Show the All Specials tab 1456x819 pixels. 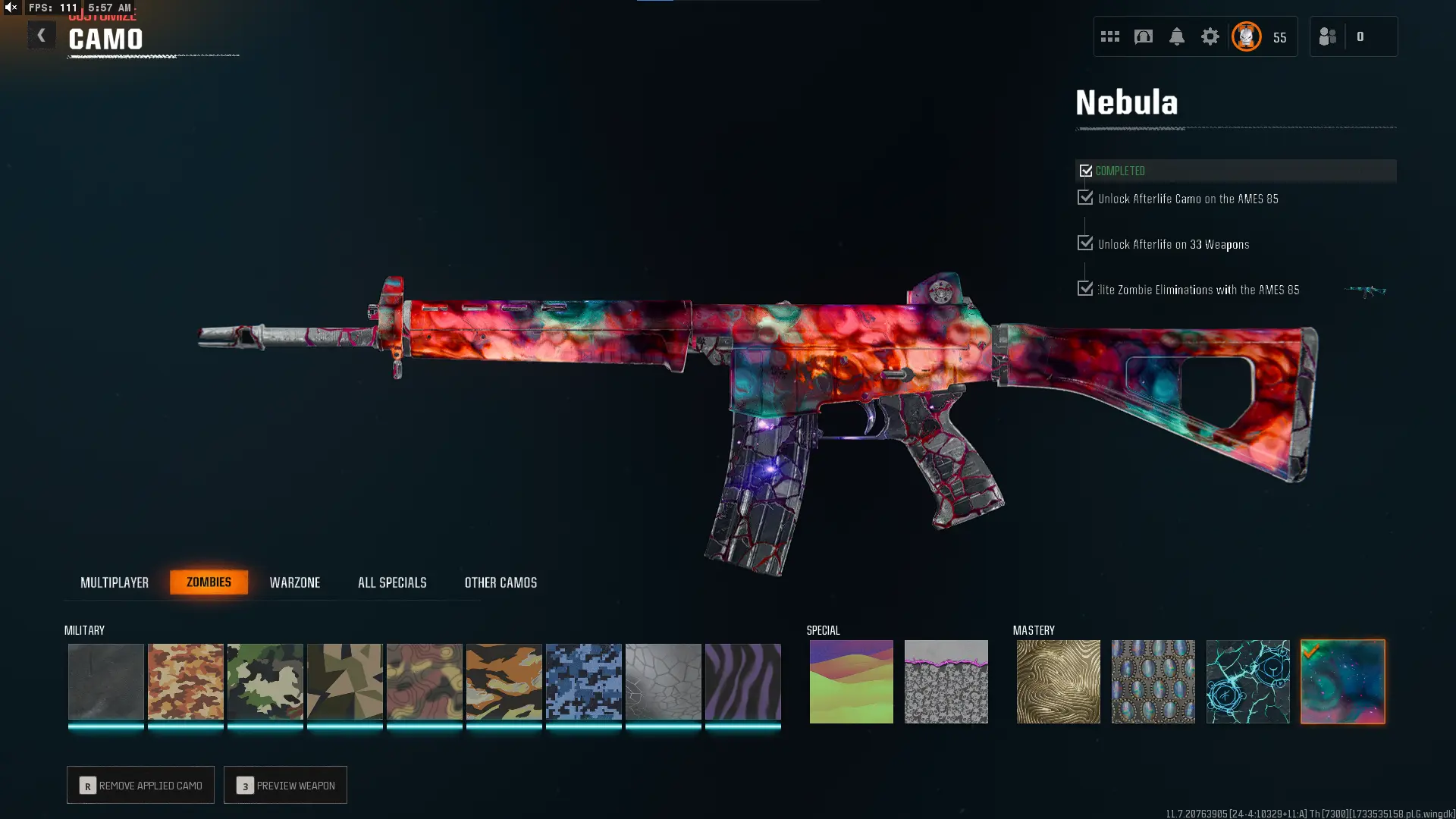click(x=392, y=582)
